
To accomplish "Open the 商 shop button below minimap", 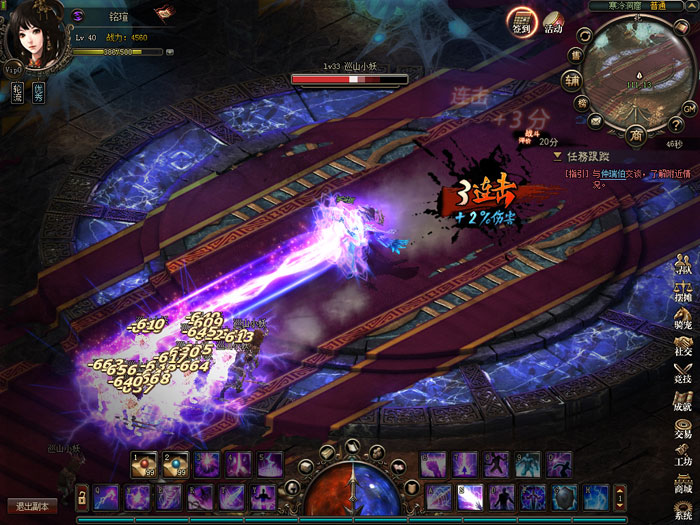I will [635, 134].
